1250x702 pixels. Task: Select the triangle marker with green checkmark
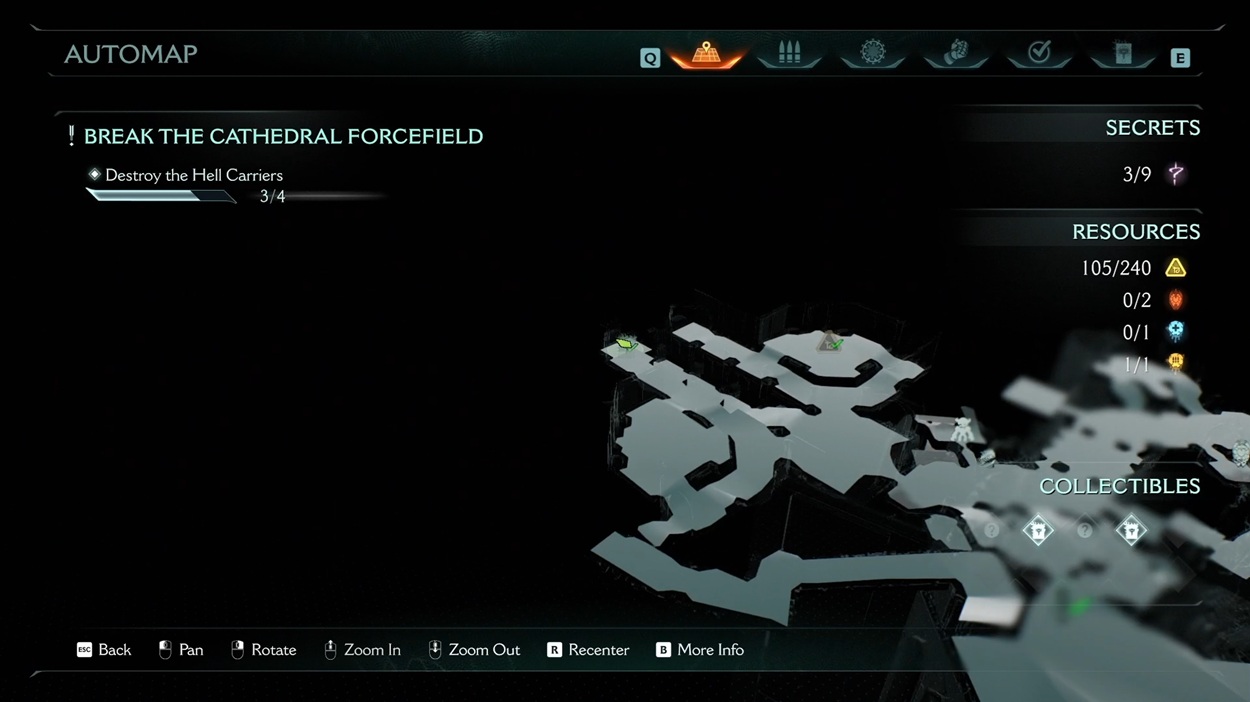(x=830, y=342)
